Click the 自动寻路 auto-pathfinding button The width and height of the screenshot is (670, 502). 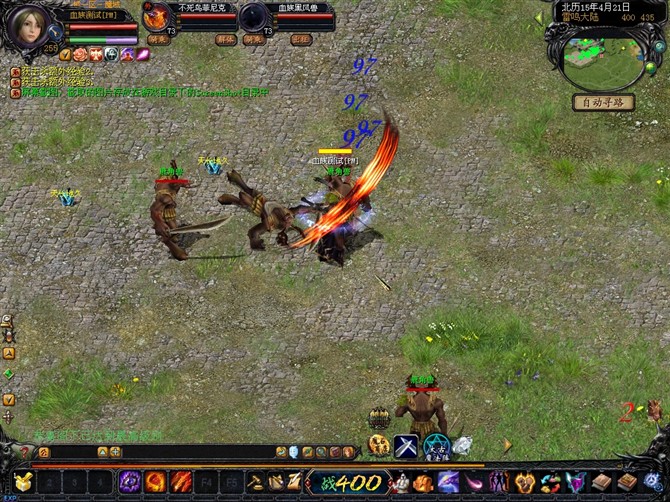click(x=603, y=102)
